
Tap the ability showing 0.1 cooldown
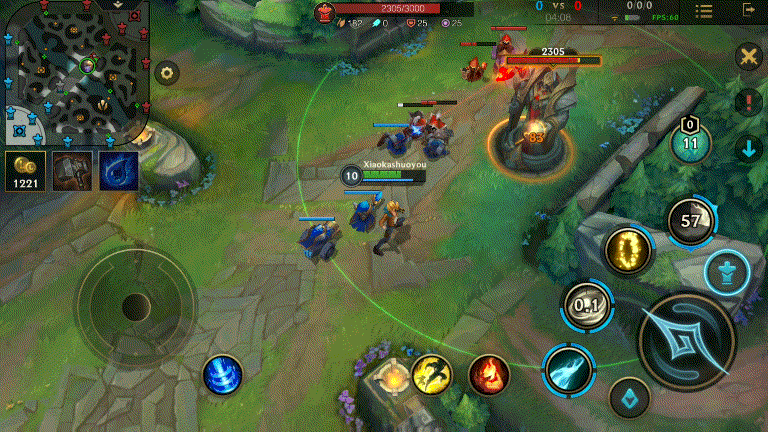tap(587, 306)
